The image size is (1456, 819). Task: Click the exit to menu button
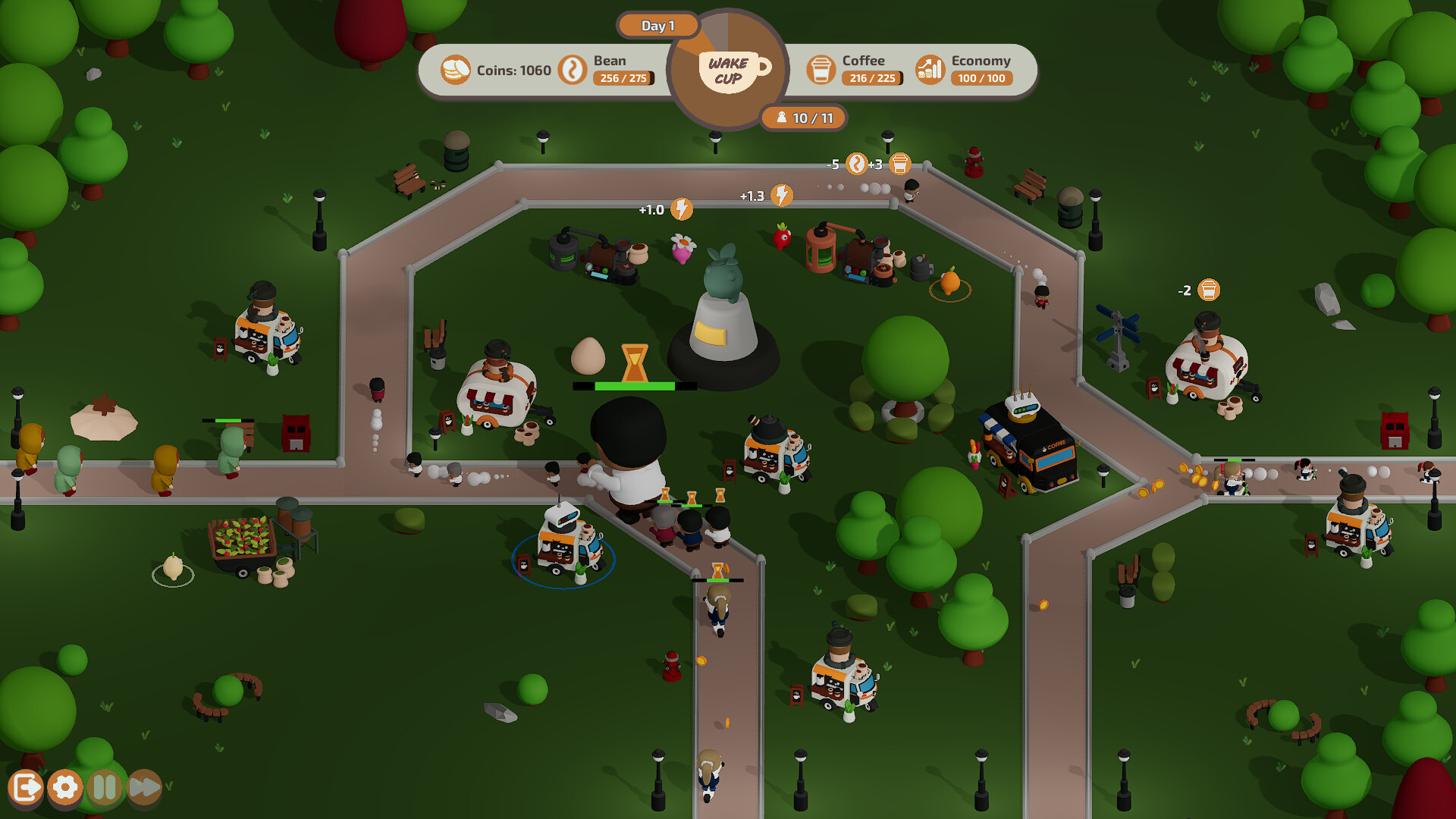27,787
